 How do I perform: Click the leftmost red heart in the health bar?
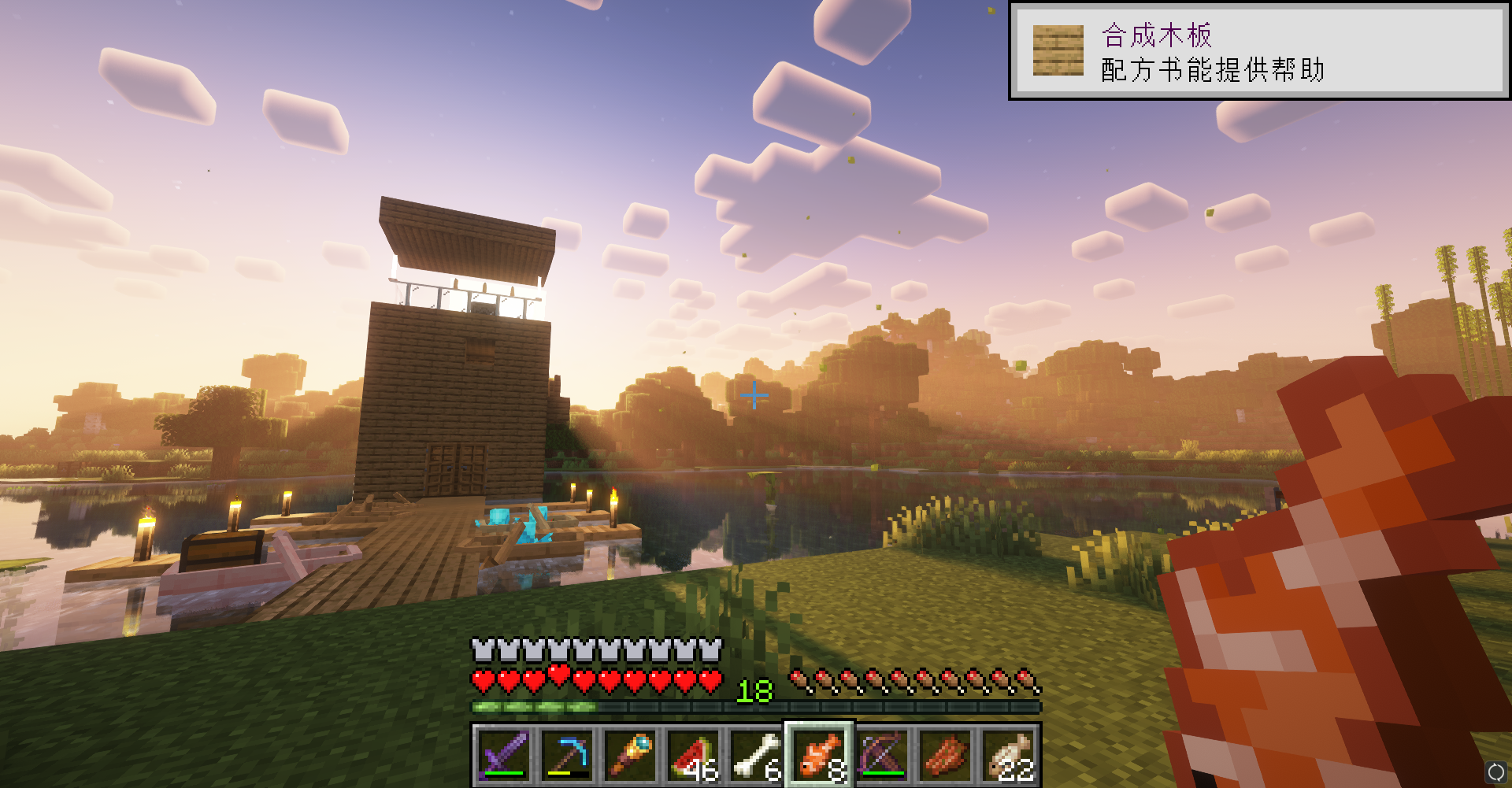[x=483, y=679]
